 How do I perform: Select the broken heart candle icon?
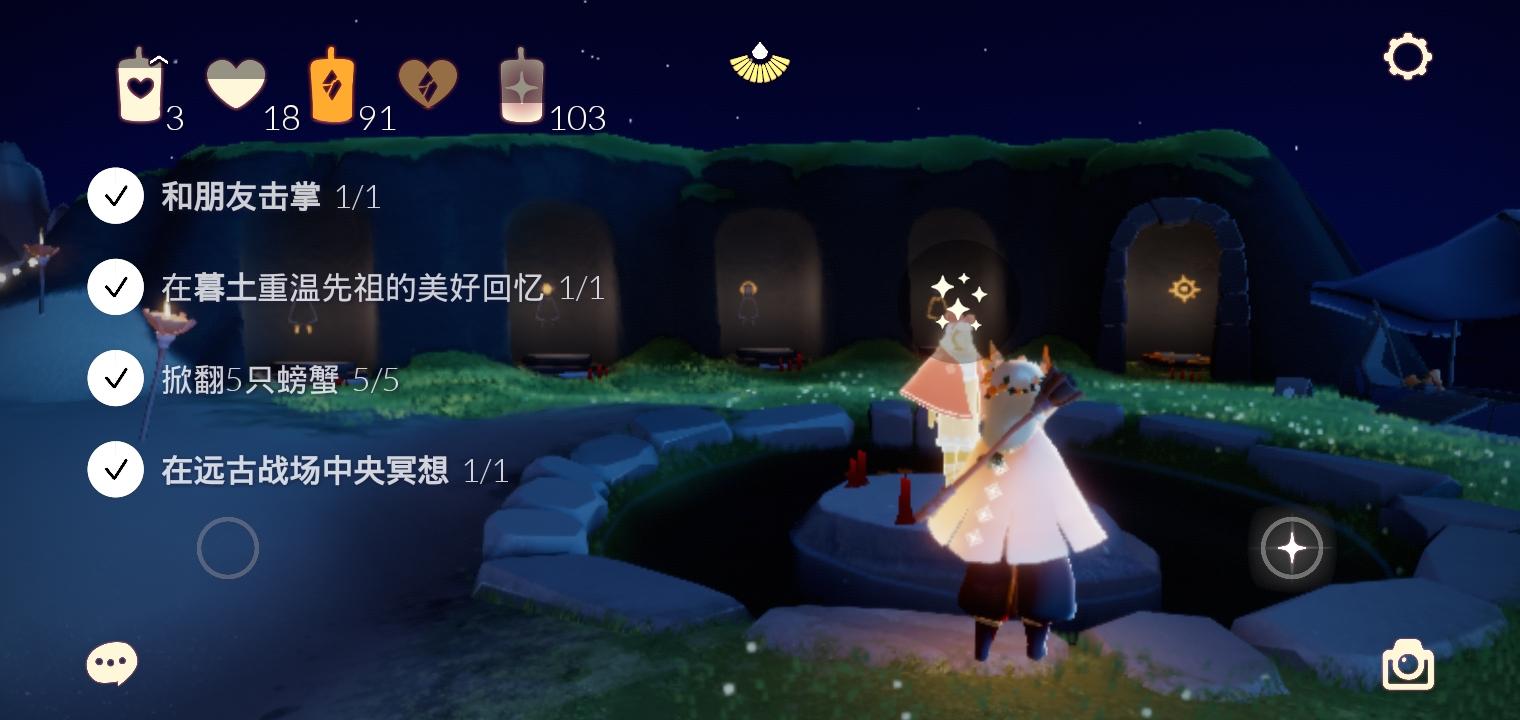point(429,85)
